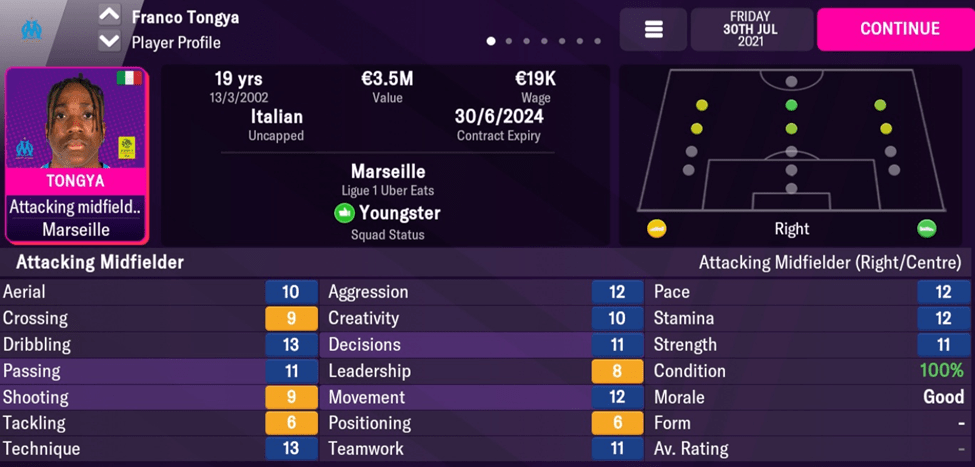Select the green right boot icon
This screenshot has height=467, width=975.
click(x=926, y=229)
